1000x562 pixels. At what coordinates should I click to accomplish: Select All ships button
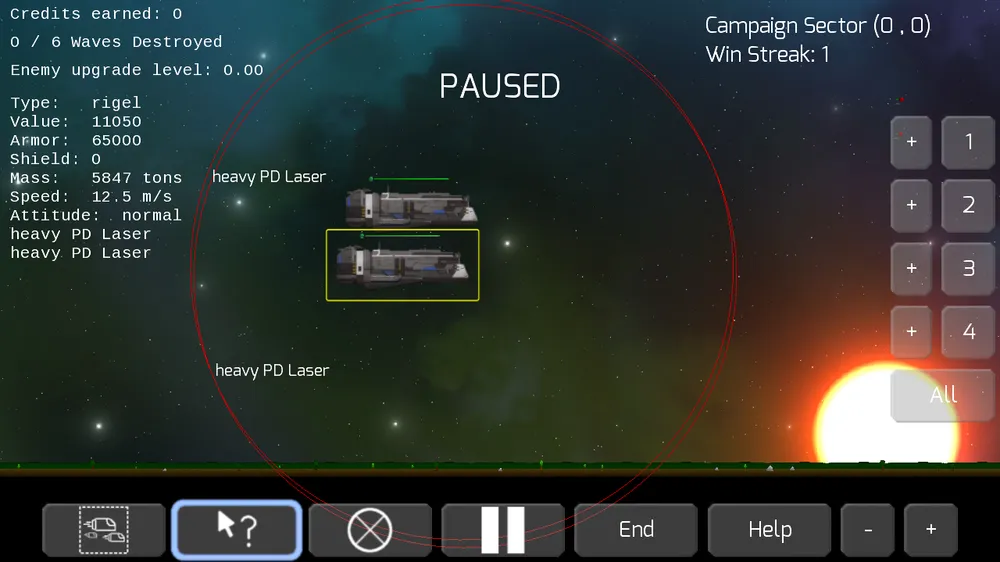[x=942, y=395]
